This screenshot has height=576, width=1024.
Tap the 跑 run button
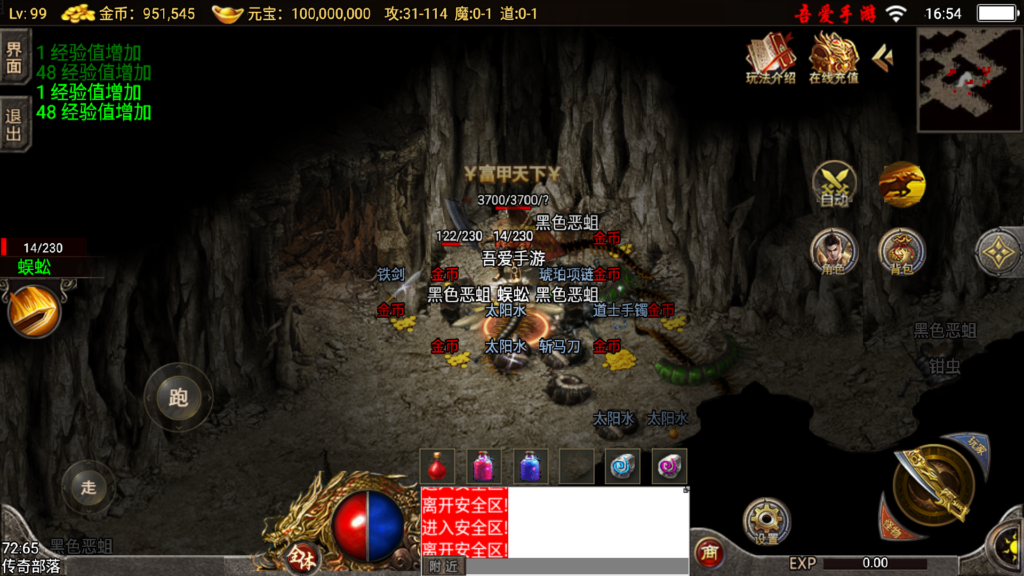tap(178, 397)
